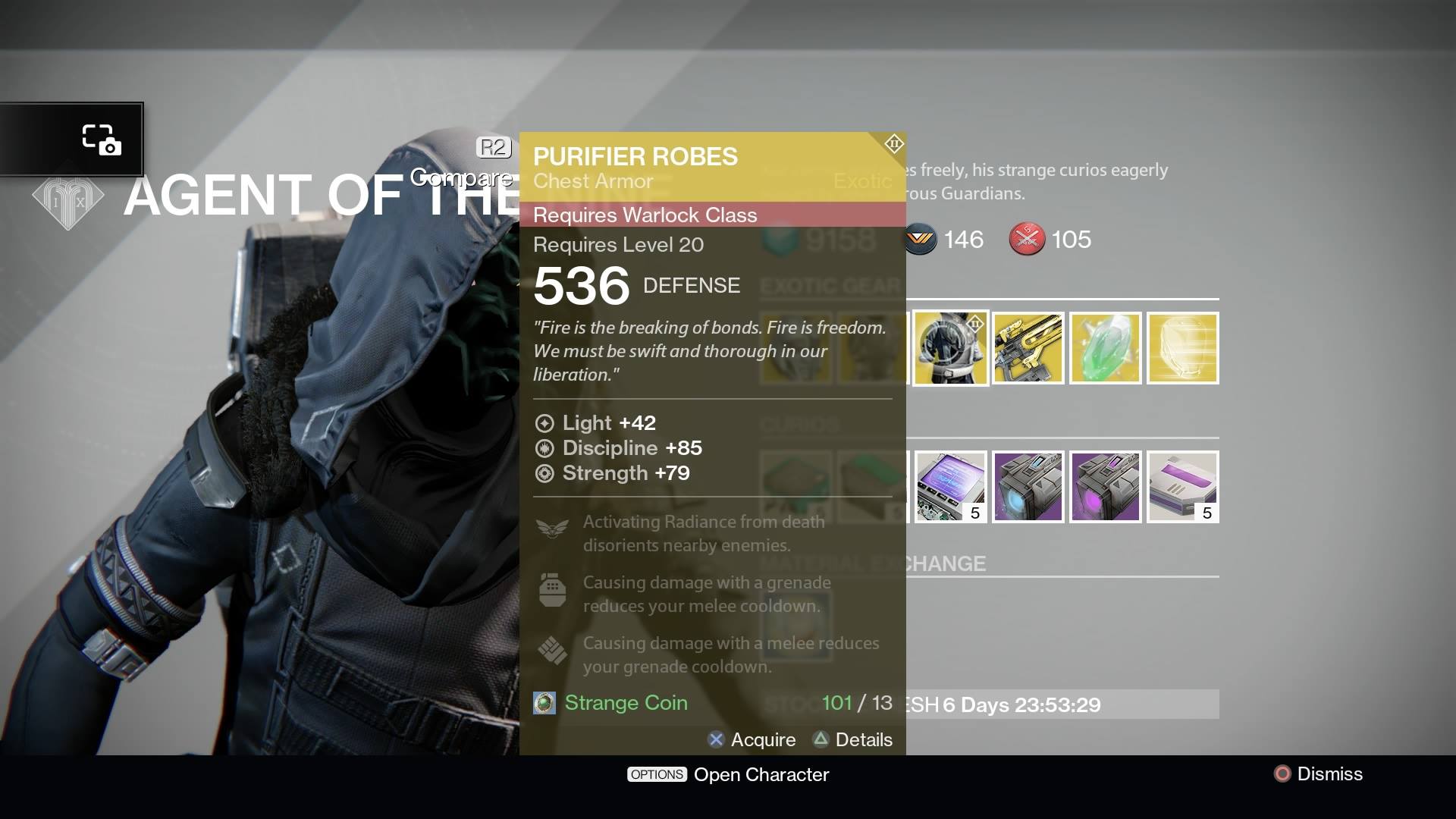1456x819 pixels.
Task: Open Details for Purifier Robes
Action: pyautogui.click(x=853, y=739)
